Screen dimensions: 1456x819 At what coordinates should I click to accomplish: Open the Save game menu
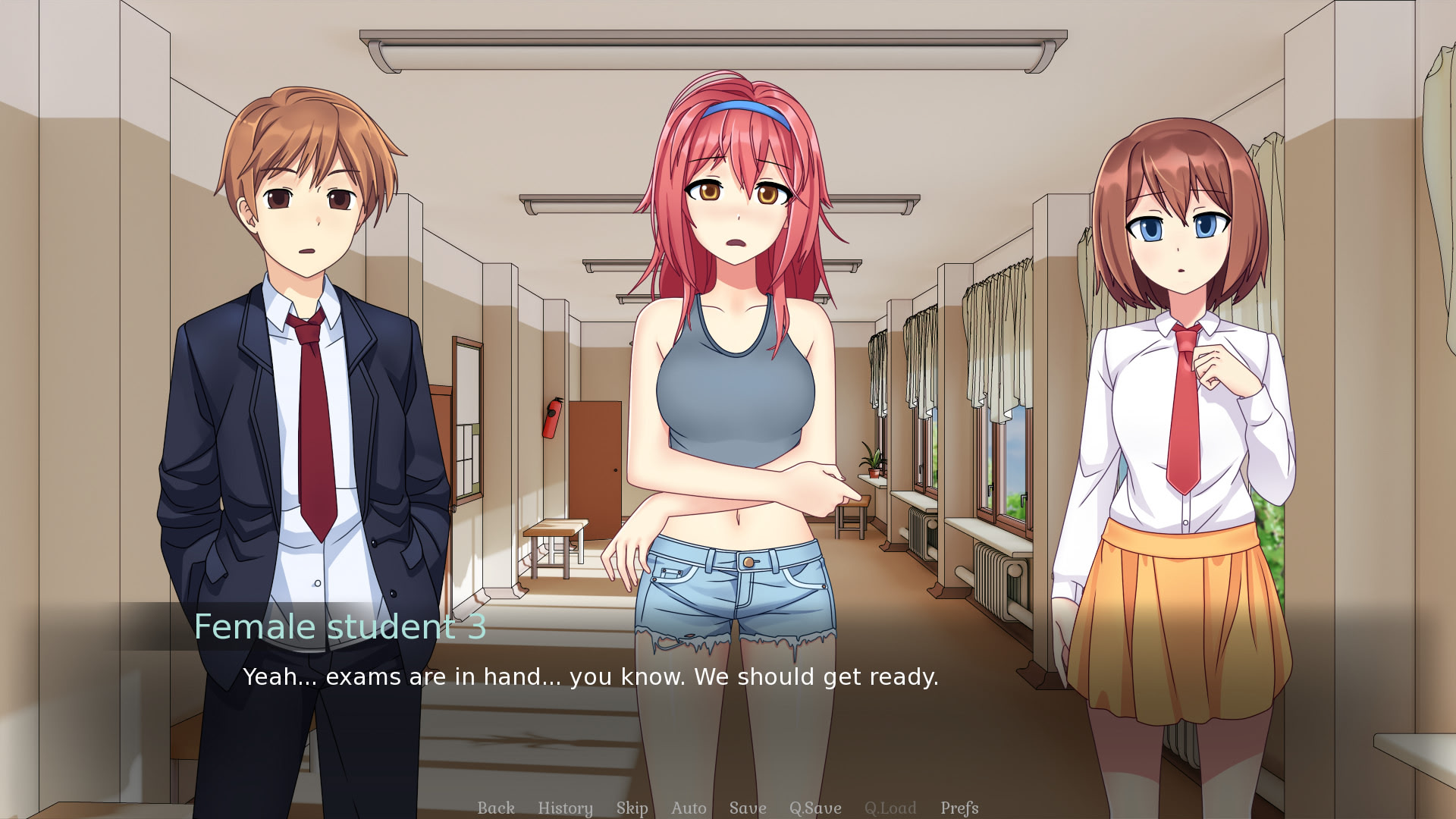coord(748,808)
